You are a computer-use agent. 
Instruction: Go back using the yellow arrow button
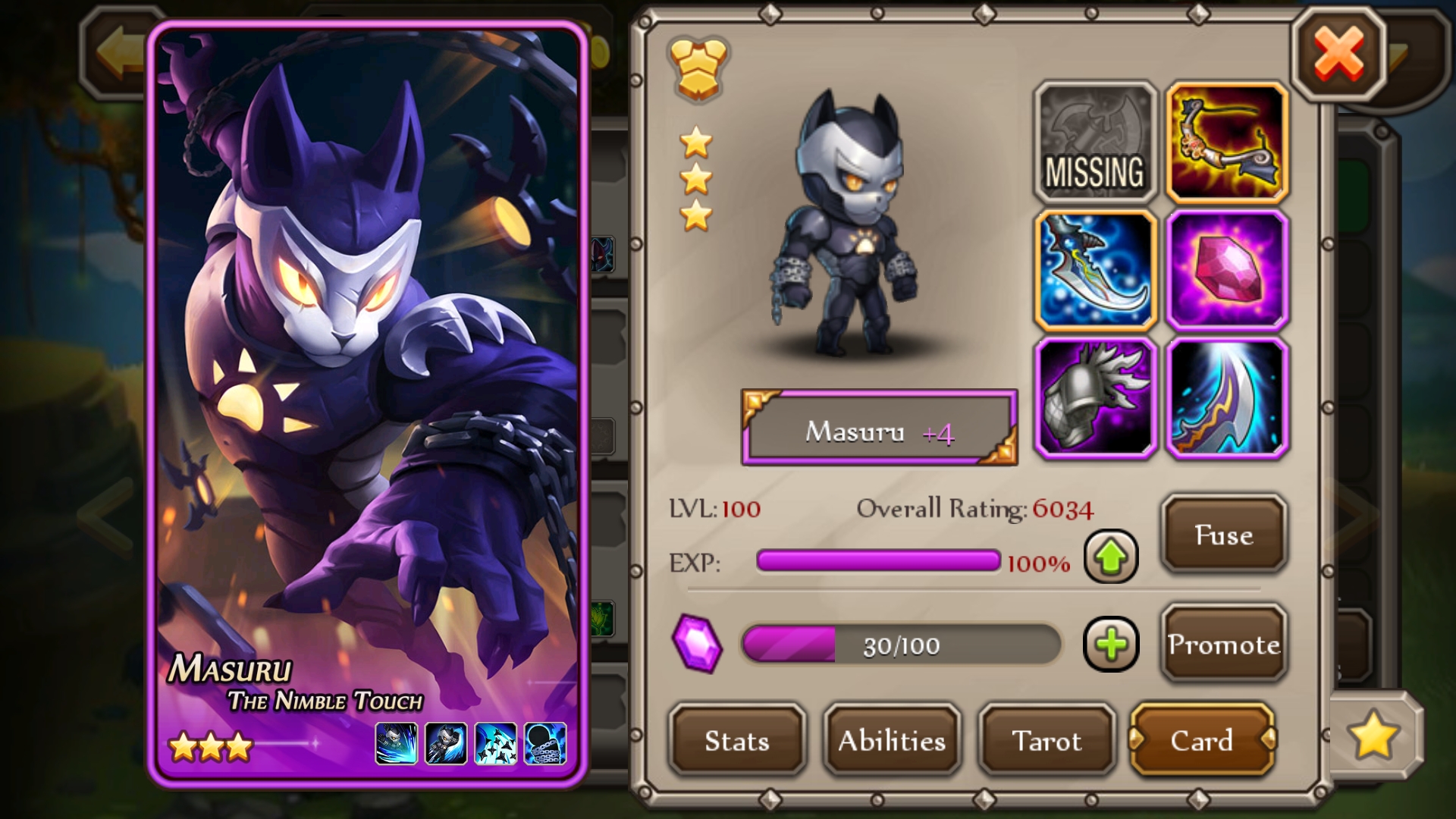118,53
